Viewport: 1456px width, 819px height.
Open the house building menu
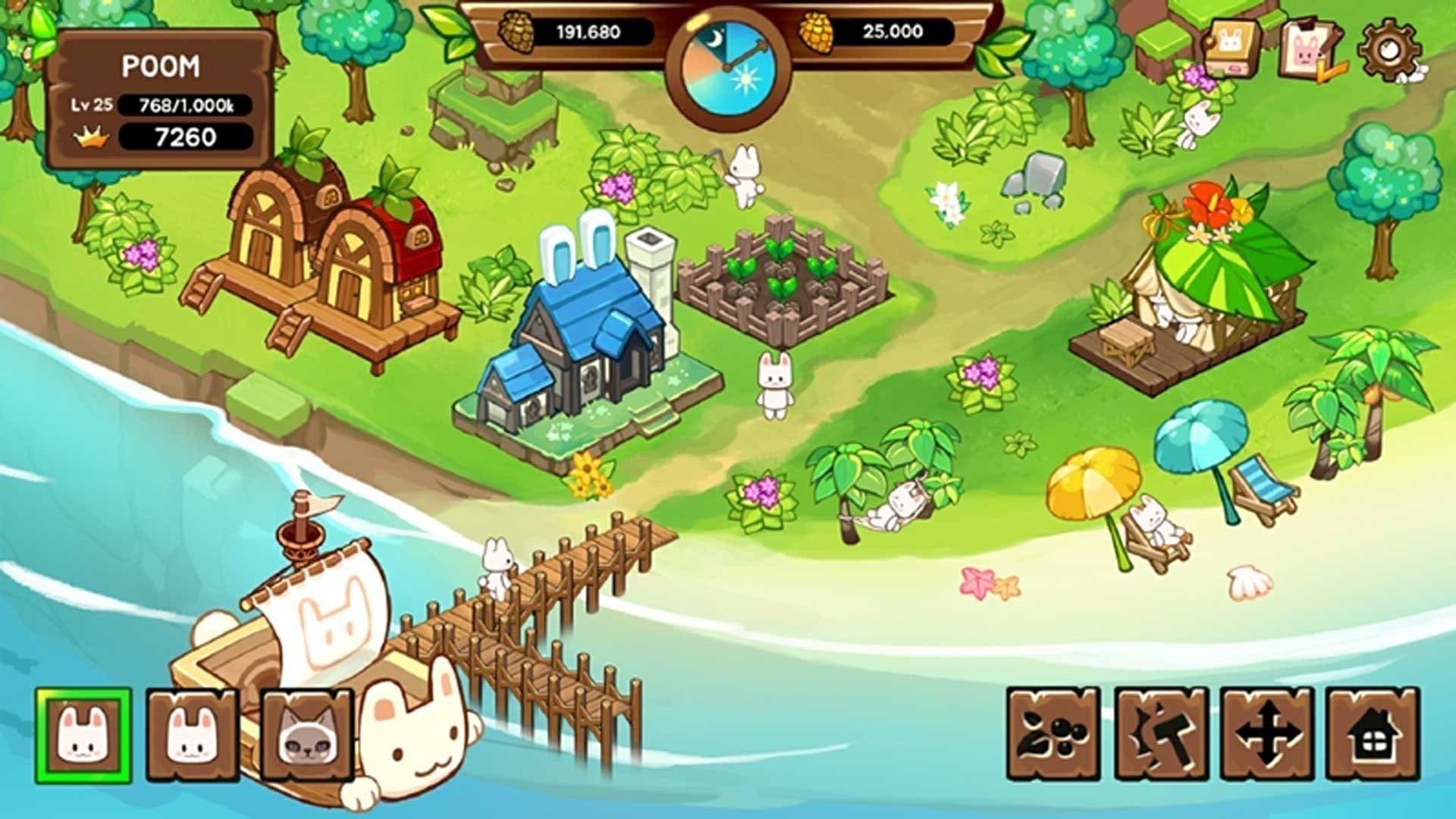tap(1373, 734)
